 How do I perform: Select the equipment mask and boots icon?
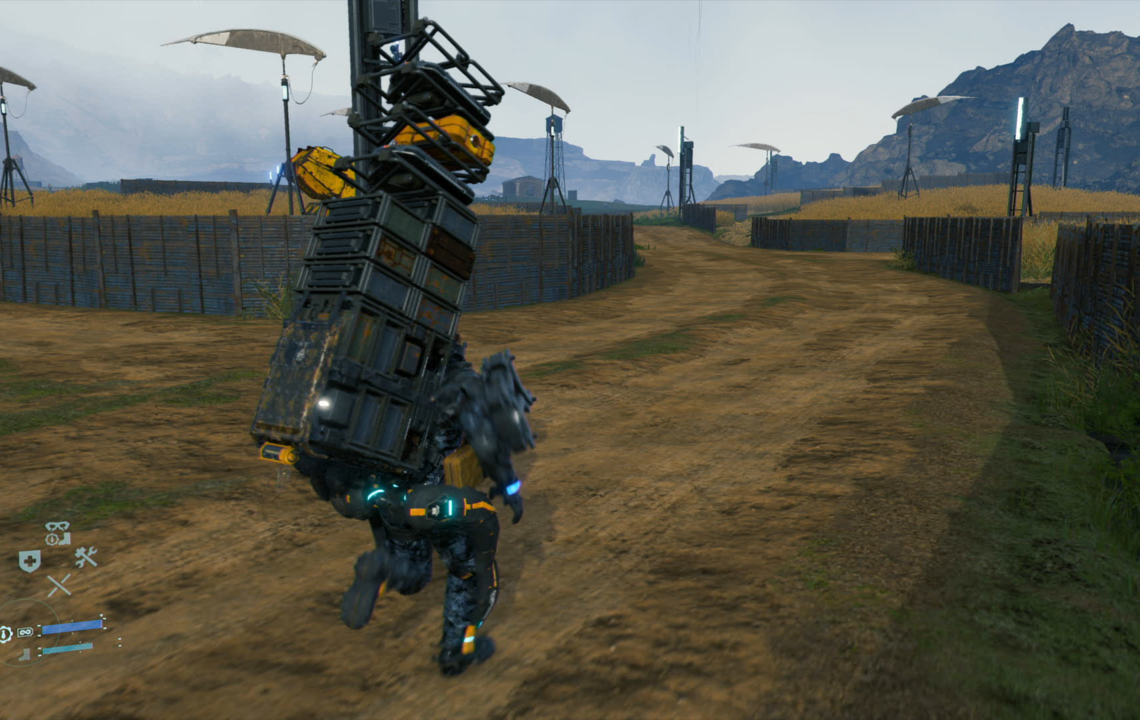click(58, 533)
